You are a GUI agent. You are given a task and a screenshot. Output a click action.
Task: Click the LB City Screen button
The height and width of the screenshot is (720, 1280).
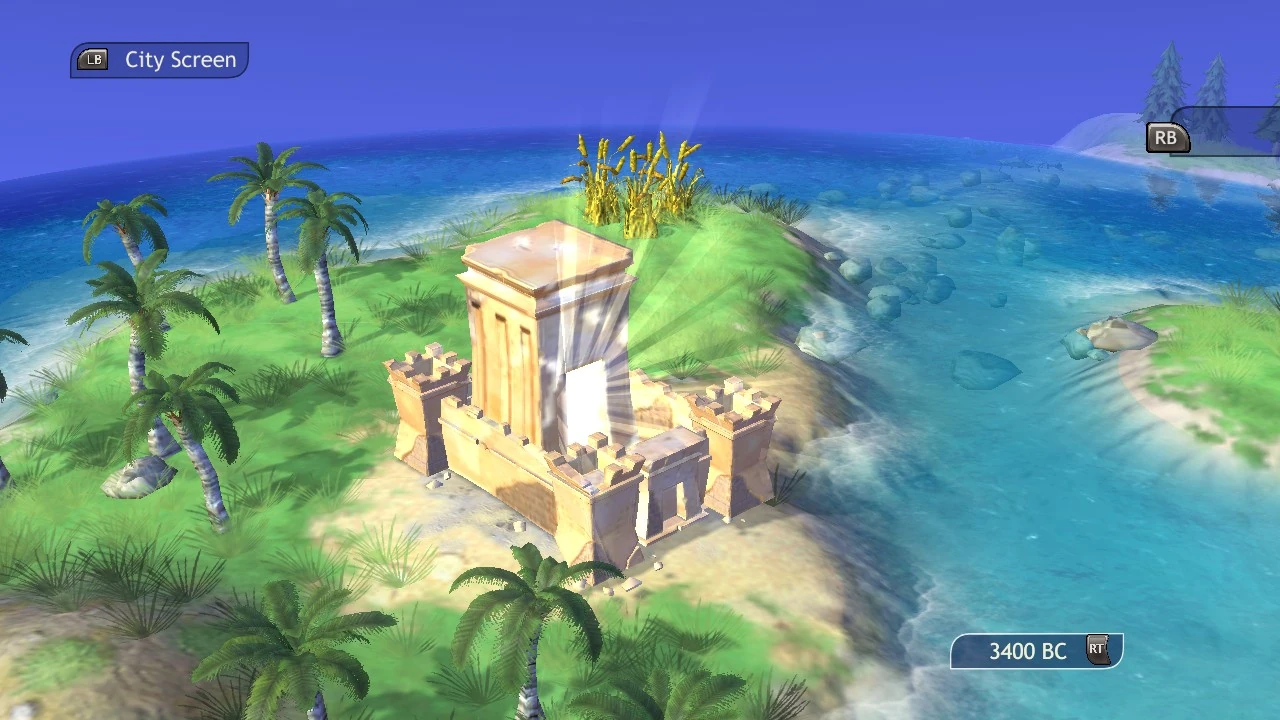(x=158, y=59)
